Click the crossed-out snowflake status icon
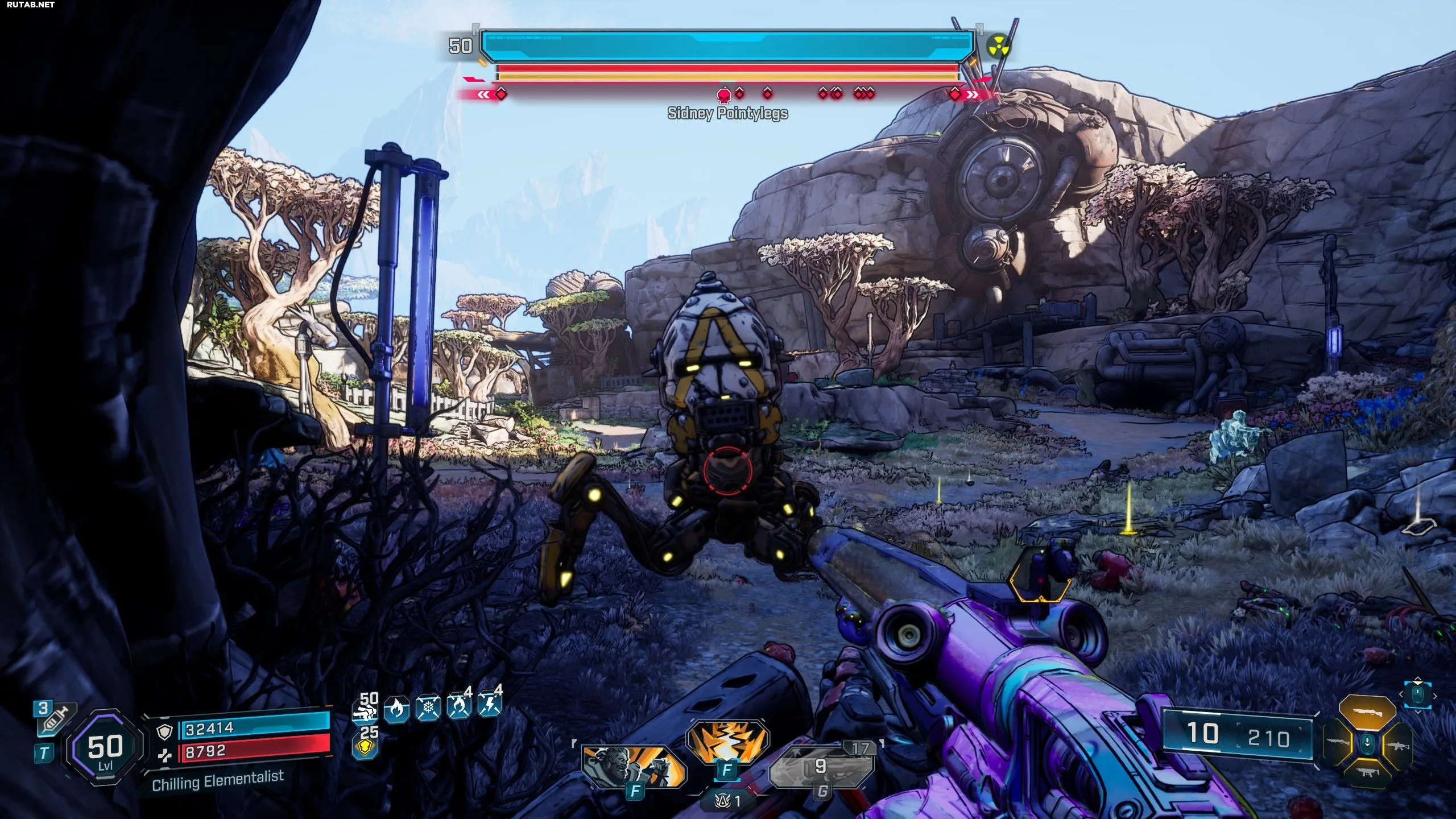The width and height of the screenshot is (1456, 819). pyautogui.click(x=428, y=709)
